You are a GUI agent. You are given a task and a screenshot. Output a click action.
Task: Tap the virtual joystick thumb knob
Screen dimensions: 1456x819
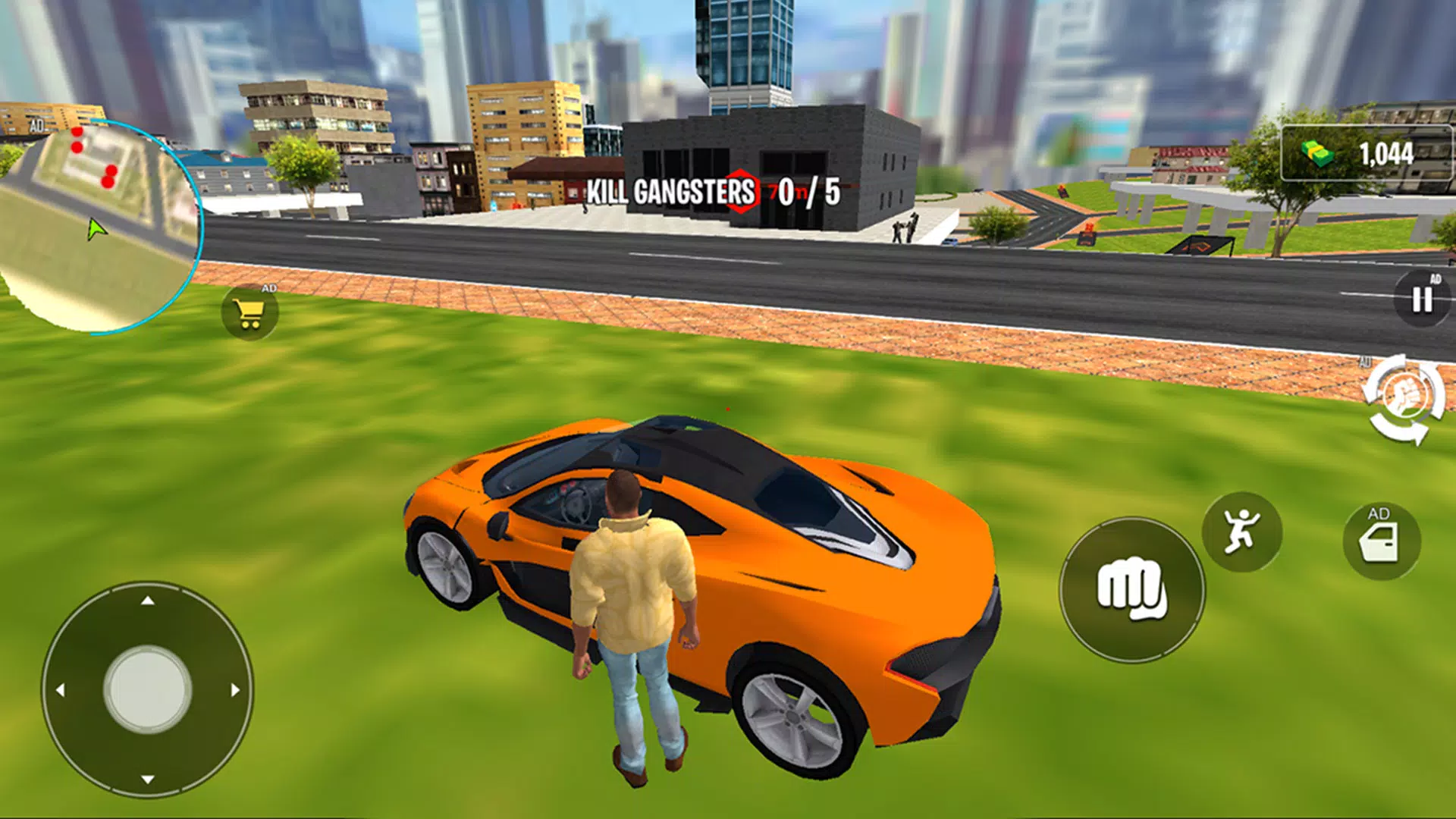coord(148,689)
